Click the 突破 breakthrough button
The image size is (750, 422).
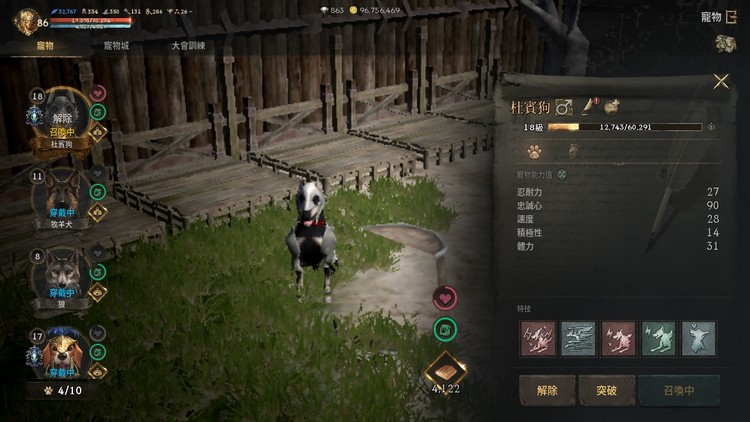click(606, 390)
